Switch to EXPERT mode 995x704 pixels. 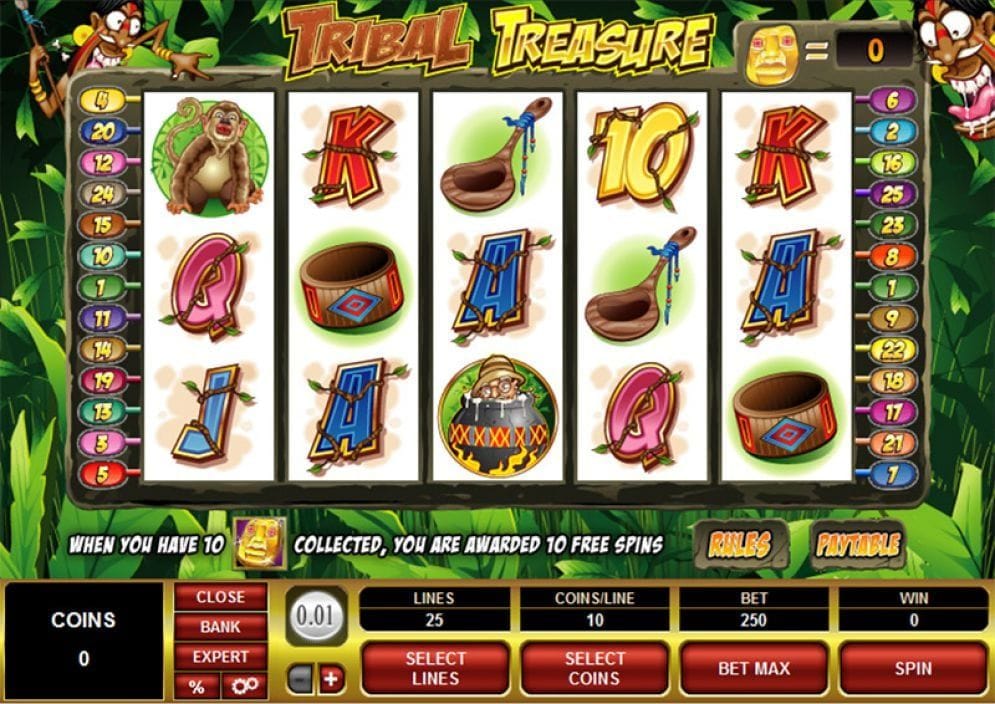(220, 657)
